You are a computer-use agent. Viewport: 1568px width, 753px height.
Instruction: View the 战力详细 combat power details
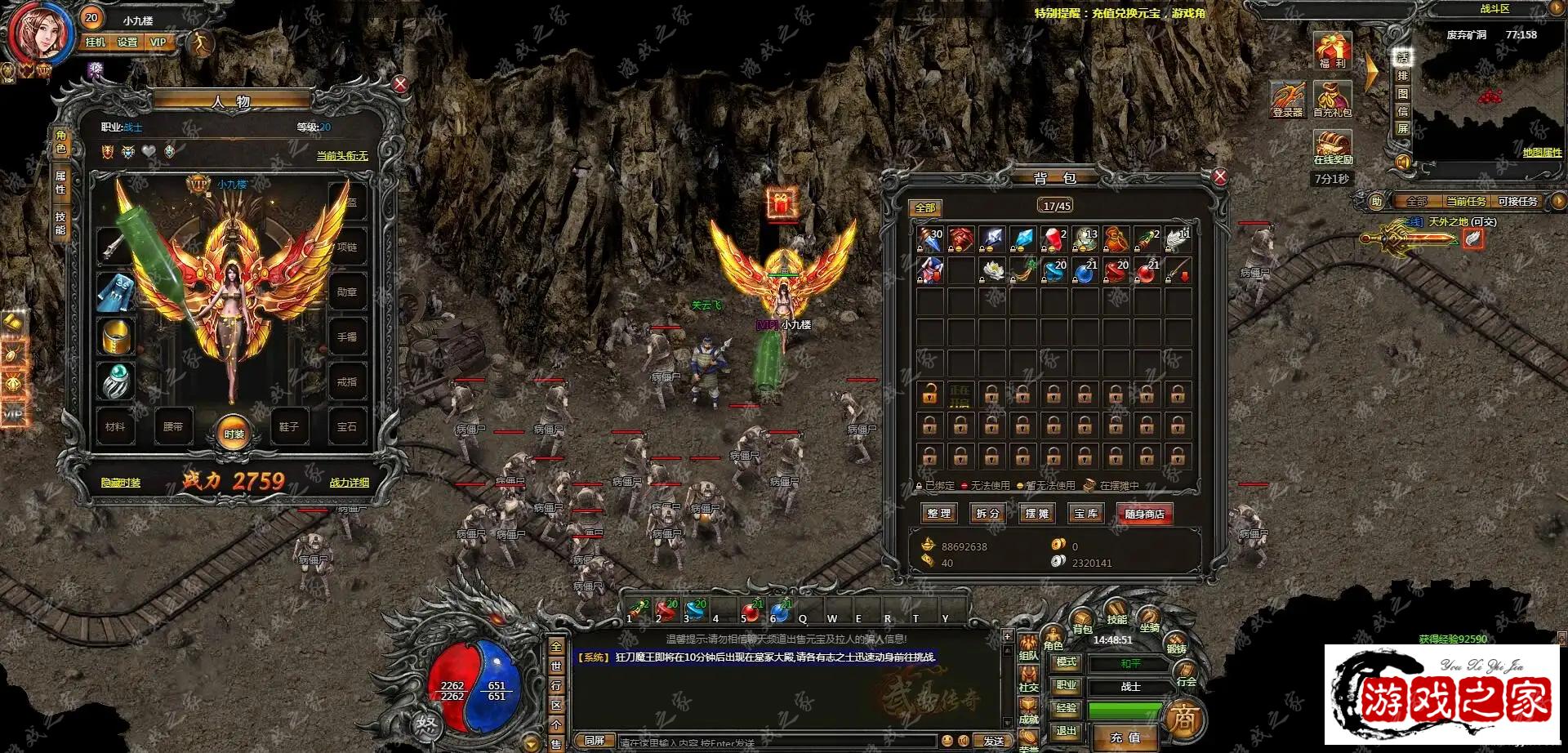pyautogui.click(x=349, y=483)
